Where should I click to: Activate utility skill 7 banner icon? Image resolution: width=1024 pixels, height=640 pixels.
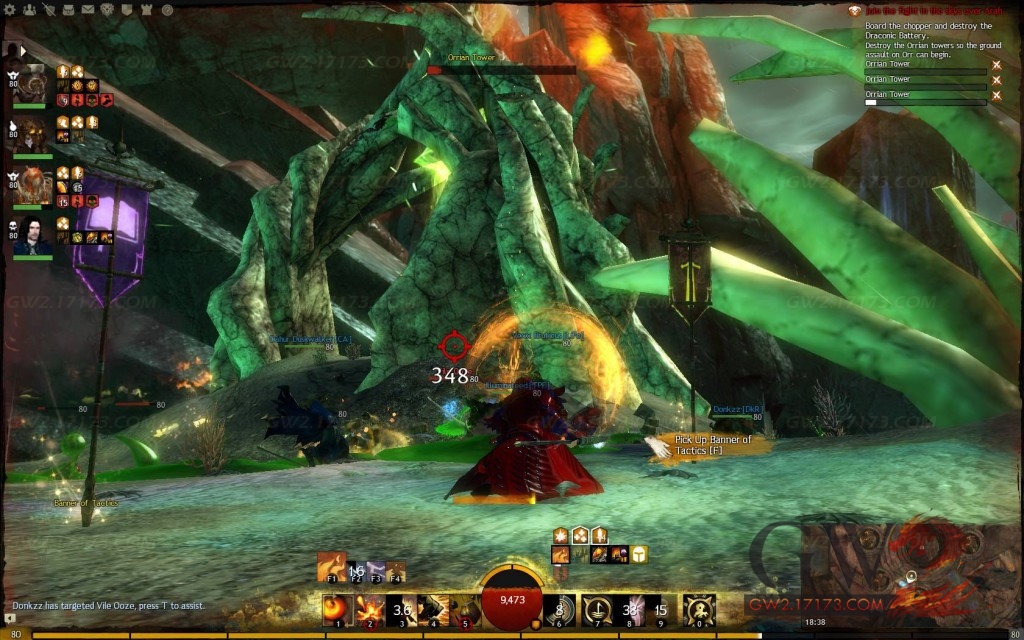pyautogui.click(x=597, y=609)
